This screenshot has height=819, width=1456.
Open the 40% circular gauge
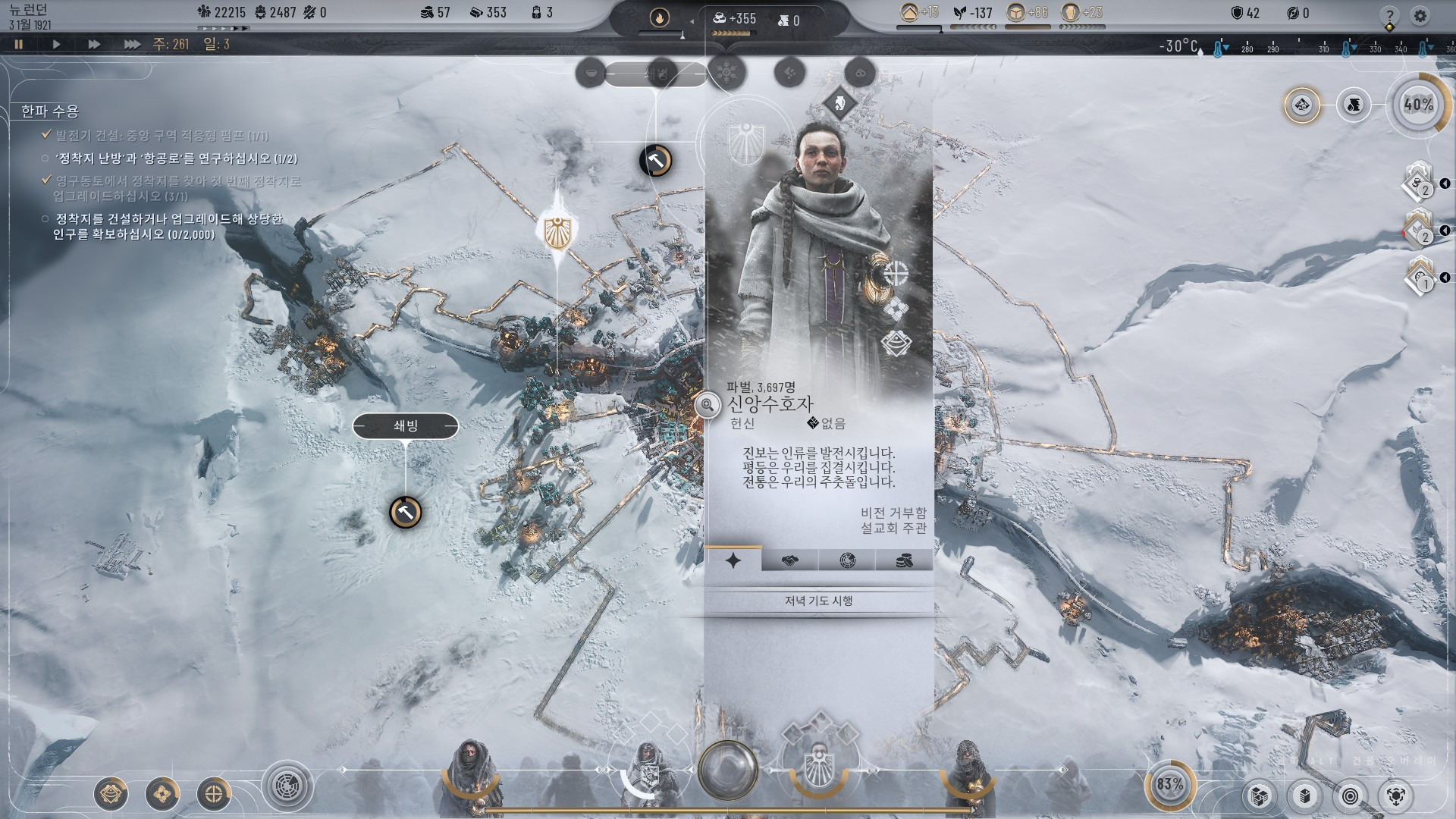[1418, 105]
